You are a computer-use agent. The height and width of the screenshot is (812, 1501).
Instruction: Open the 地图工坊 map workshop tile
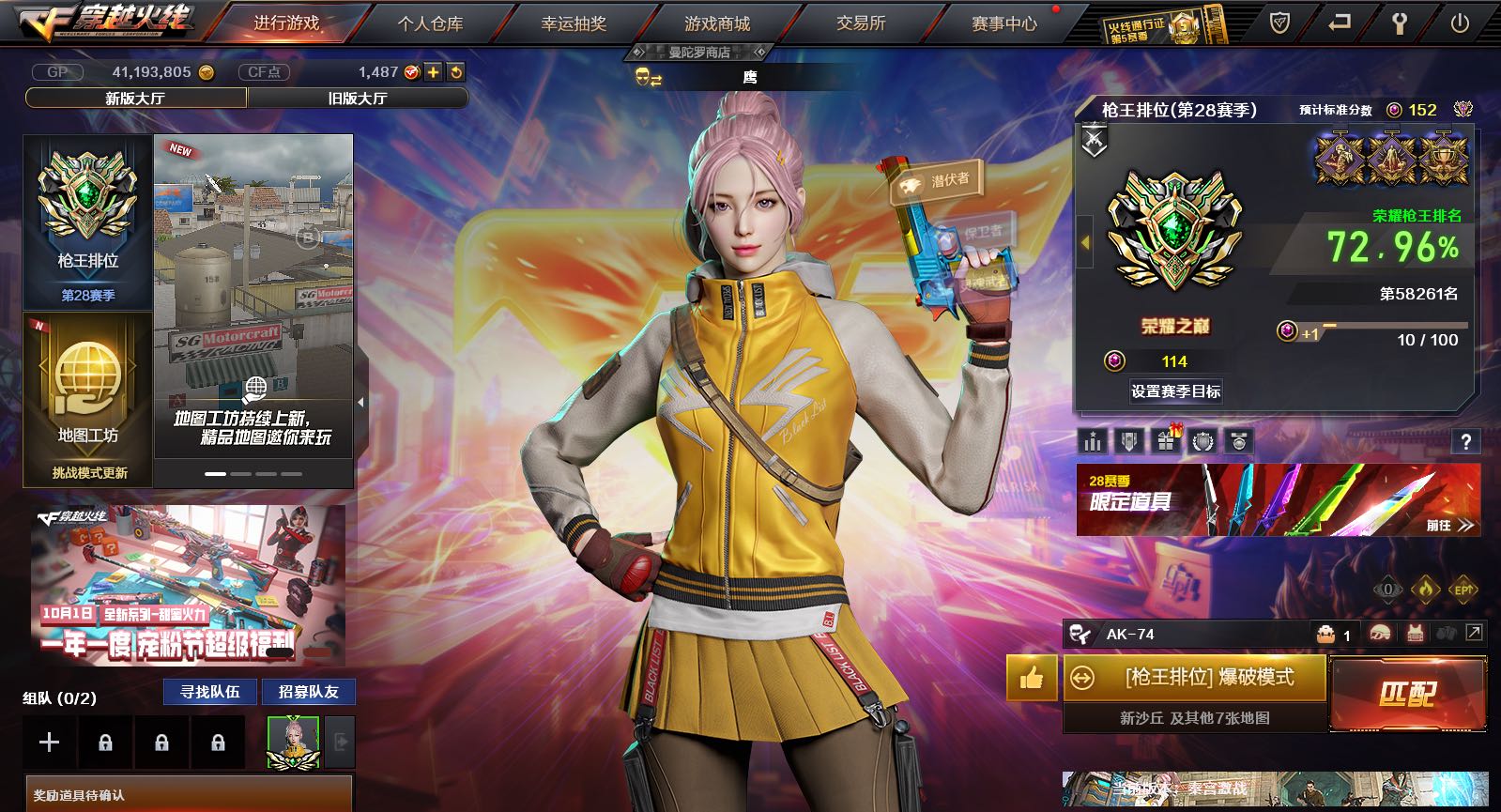coord(88,398)
